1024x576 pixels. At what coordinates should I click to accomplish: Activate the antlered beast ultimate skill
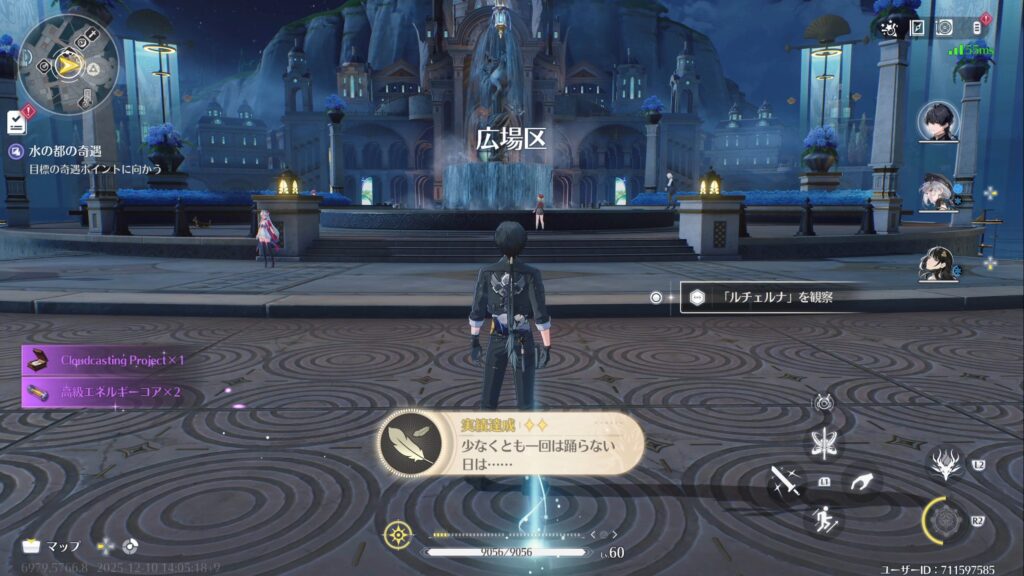[945, 465]
